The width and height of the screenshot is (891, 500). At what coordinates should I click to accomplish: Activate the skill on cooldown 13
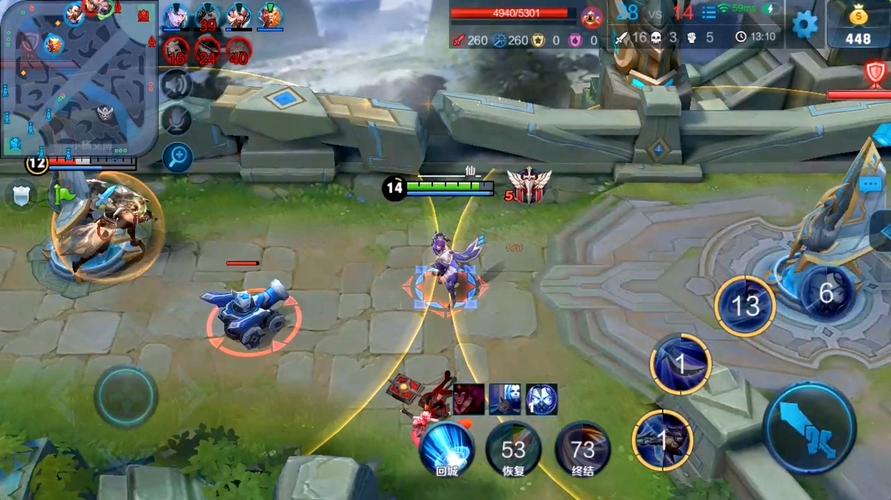point(745,305)
